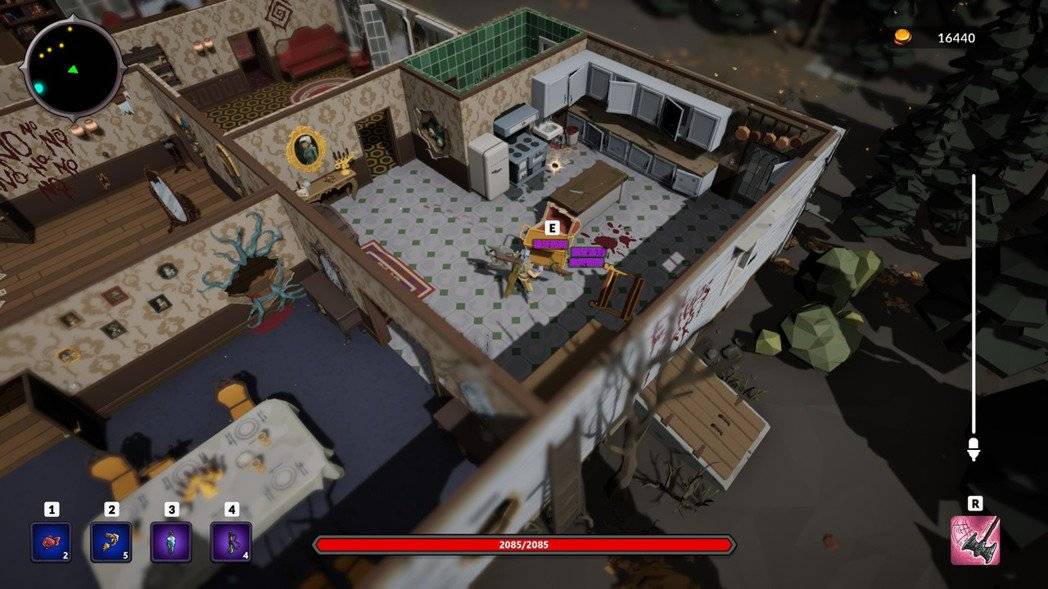Activate the pink spiked weapon ability
1048x589 pixels.
point(975,540)
